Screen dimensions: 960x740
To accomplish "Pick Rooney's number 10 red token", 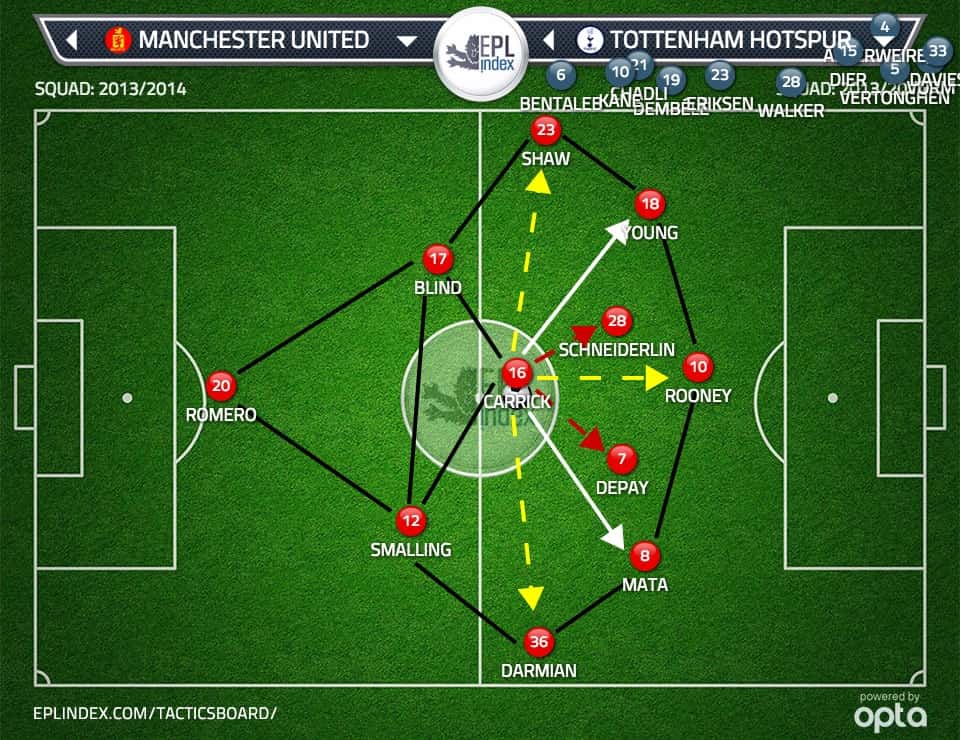I will pyautogui.click(x=699, y=367).
